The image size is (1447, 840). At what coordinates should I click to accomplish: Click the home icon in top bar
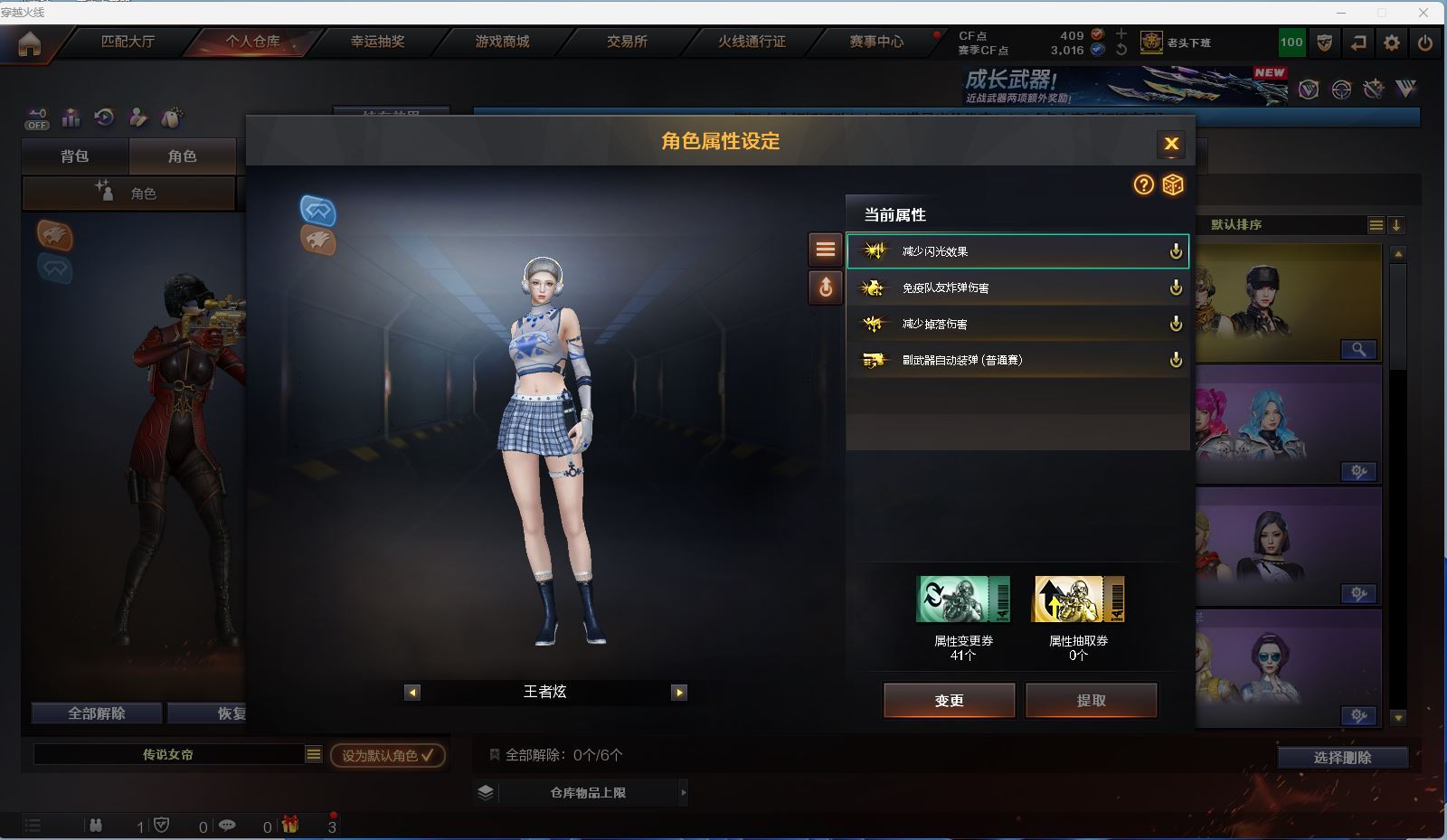[29, 43]
